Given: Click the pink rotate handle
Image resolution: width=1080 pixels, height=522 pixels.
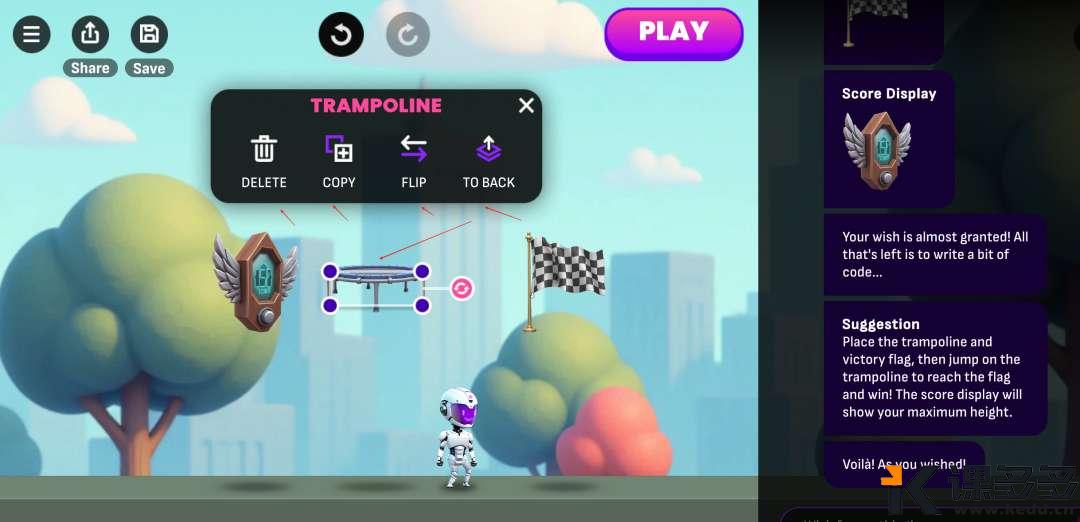Looking at the screenshot, I should pos(462,288).
